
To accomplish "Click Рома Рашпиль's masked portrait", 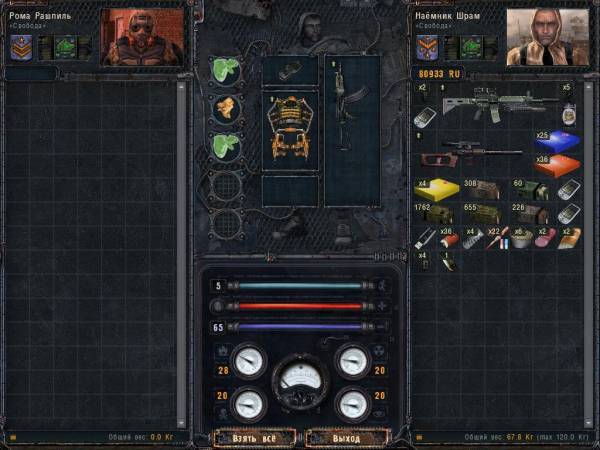I will click(x=142, y=37).
